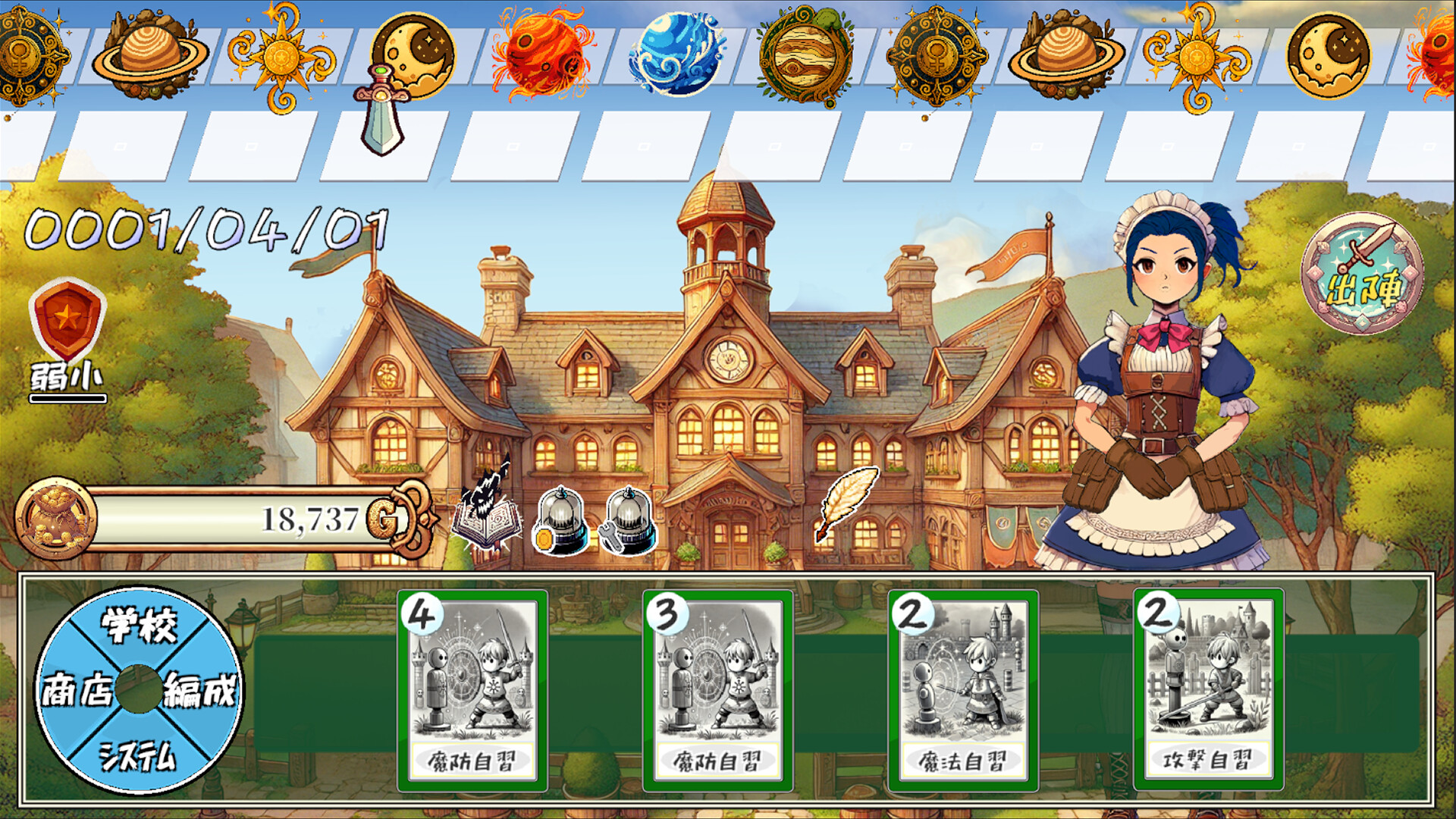
Task: Open the monster encyclopedia book icon
Action: point(487,519)
